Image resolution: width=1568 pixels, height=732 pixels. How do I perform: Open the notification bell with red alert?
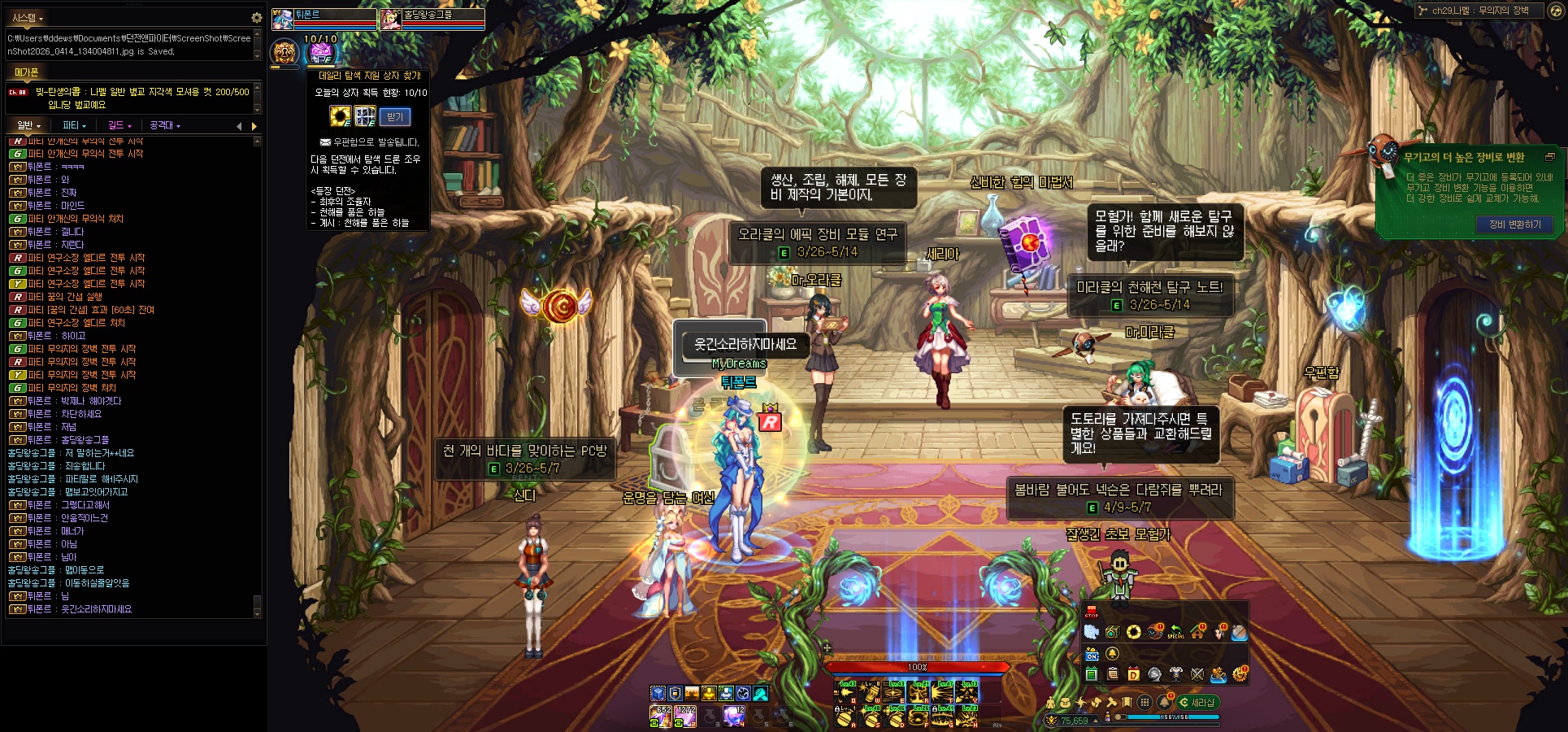(x=1165, y=701)
